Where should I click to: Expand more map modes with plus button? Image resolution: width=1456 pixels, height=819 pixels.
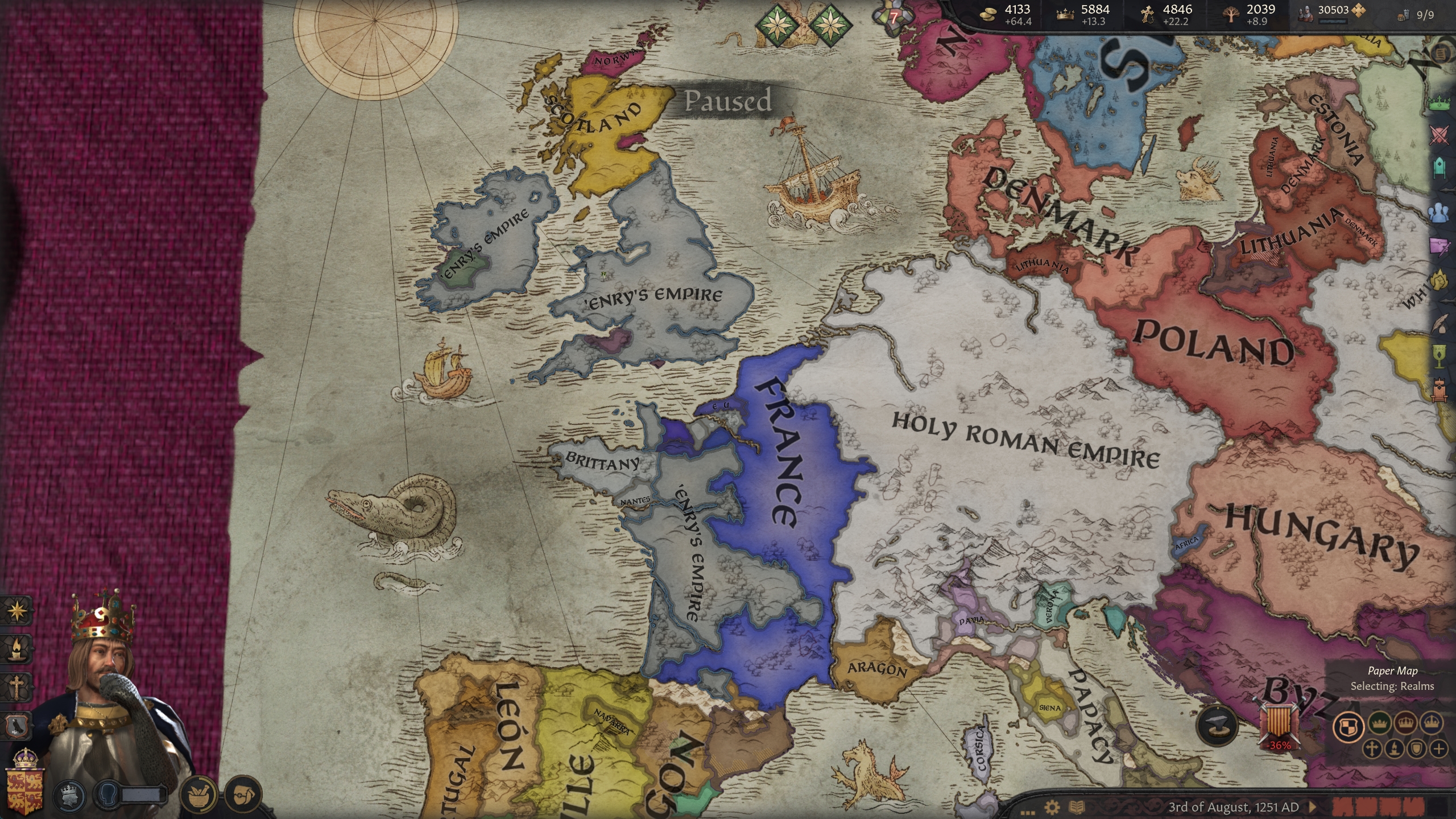point(1440,748)
